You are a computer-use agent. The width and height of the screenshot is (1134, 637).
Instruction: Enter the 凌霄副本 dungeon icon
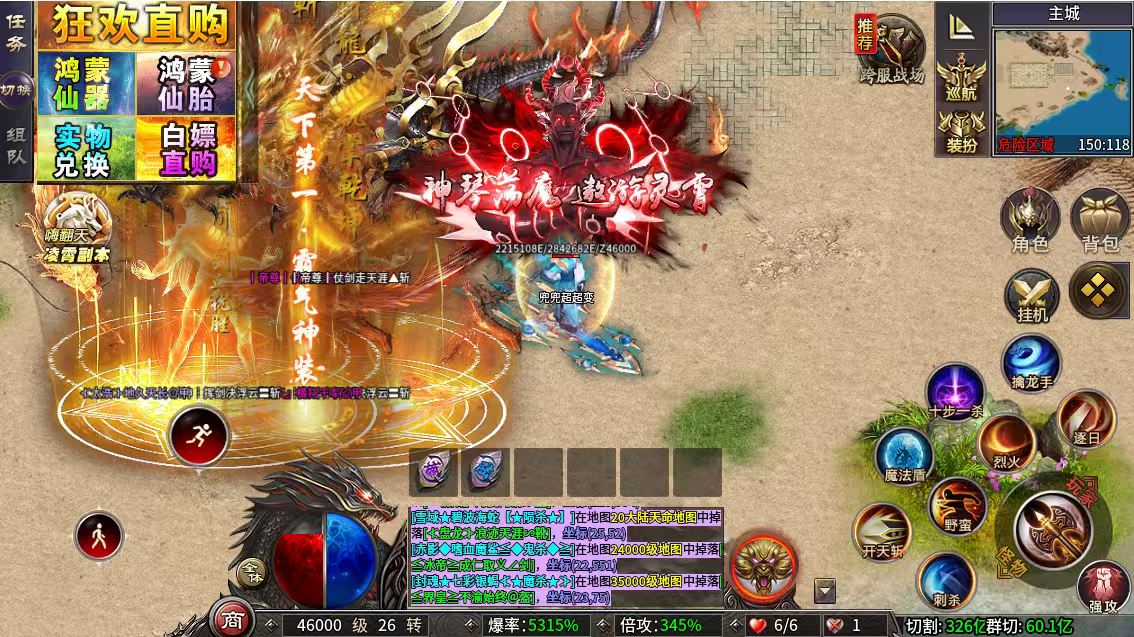pos(76,228)
